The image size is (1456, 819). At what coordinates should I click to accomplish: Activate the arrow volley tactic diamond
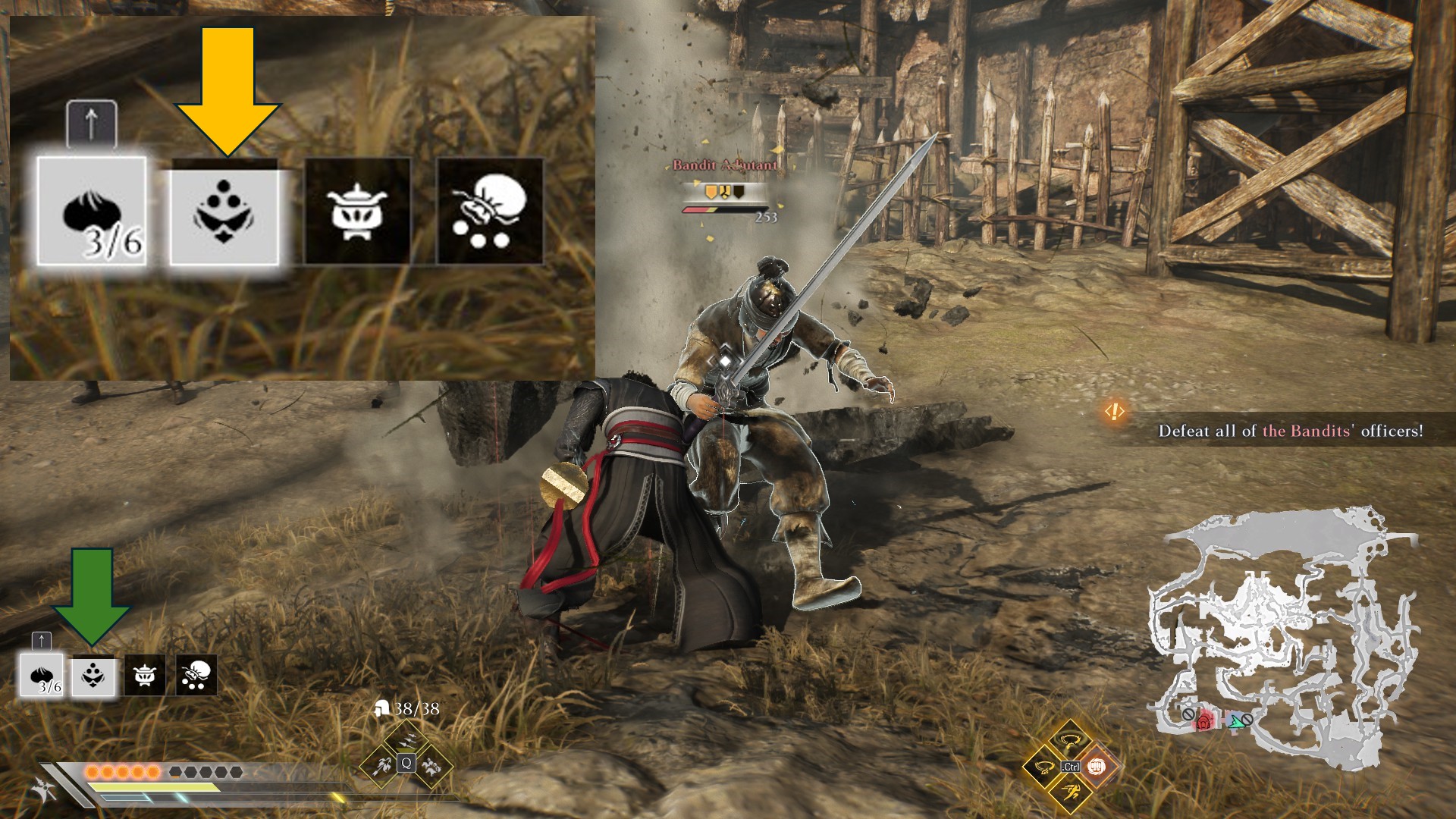406,741
